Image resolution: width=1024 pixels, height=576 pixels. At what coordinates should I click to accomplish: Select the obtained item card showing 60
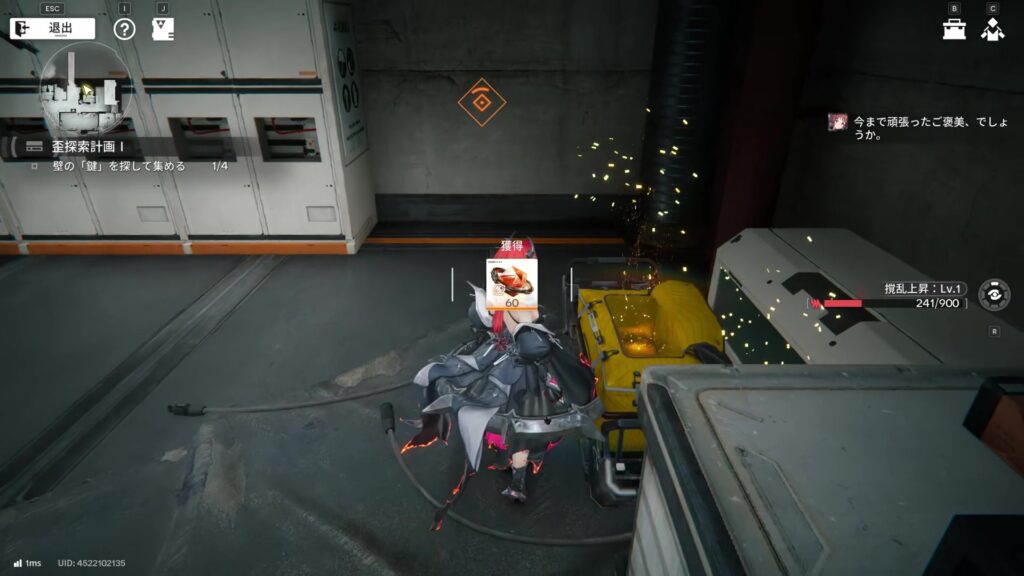click(x=512, y=285)
